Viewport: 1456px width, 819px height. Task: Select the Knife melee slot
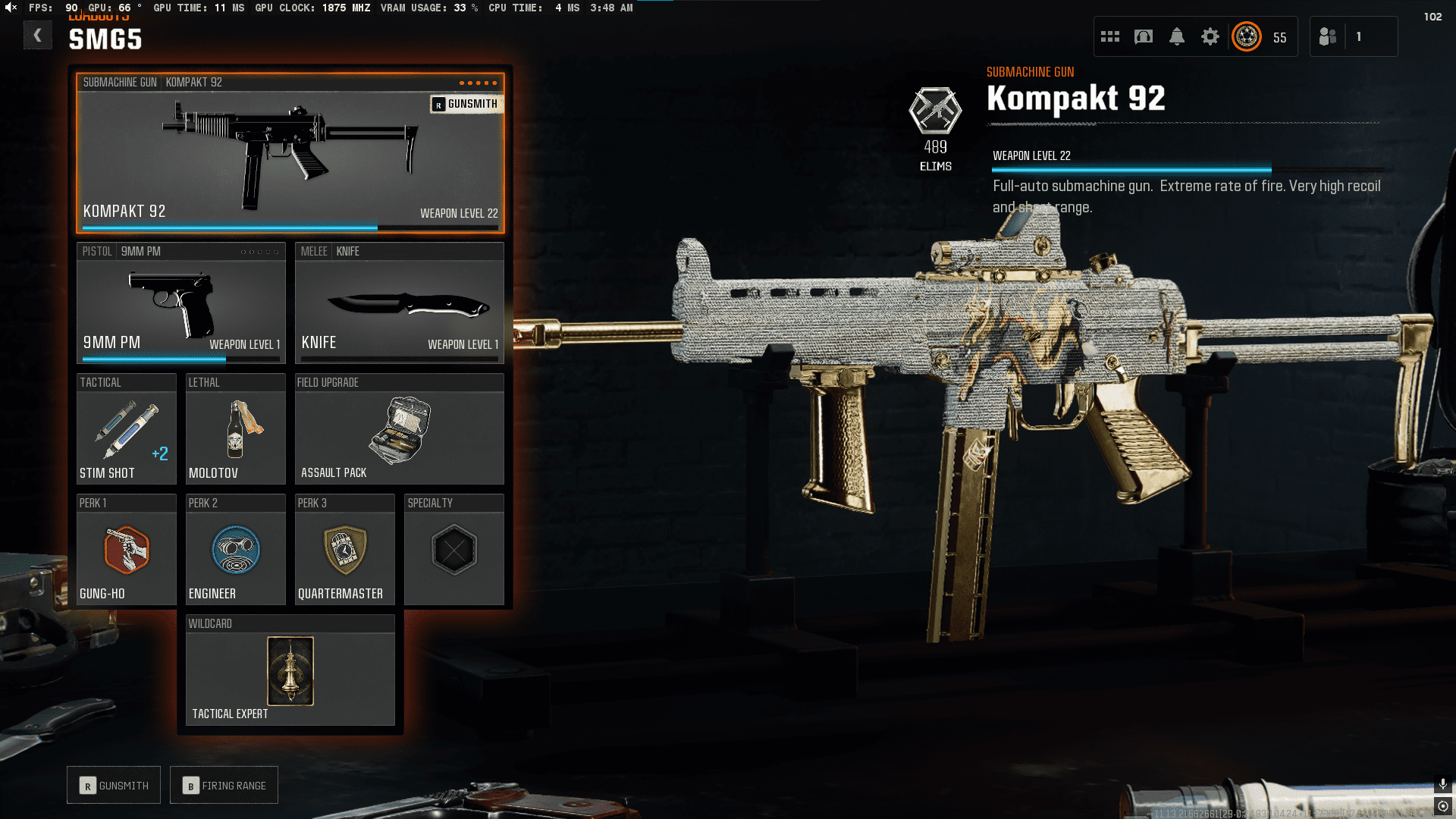tap(399, 303)
